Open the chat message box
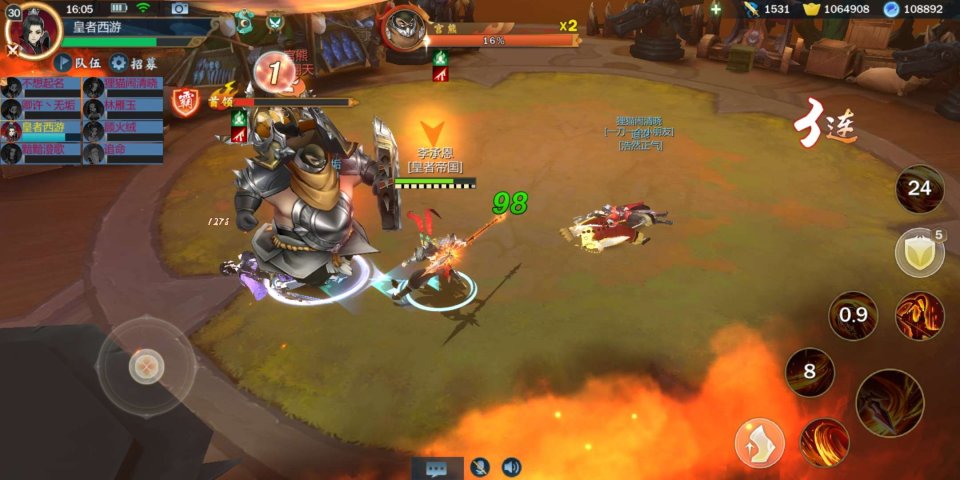The image size is (960, 480). click(437, 467)
